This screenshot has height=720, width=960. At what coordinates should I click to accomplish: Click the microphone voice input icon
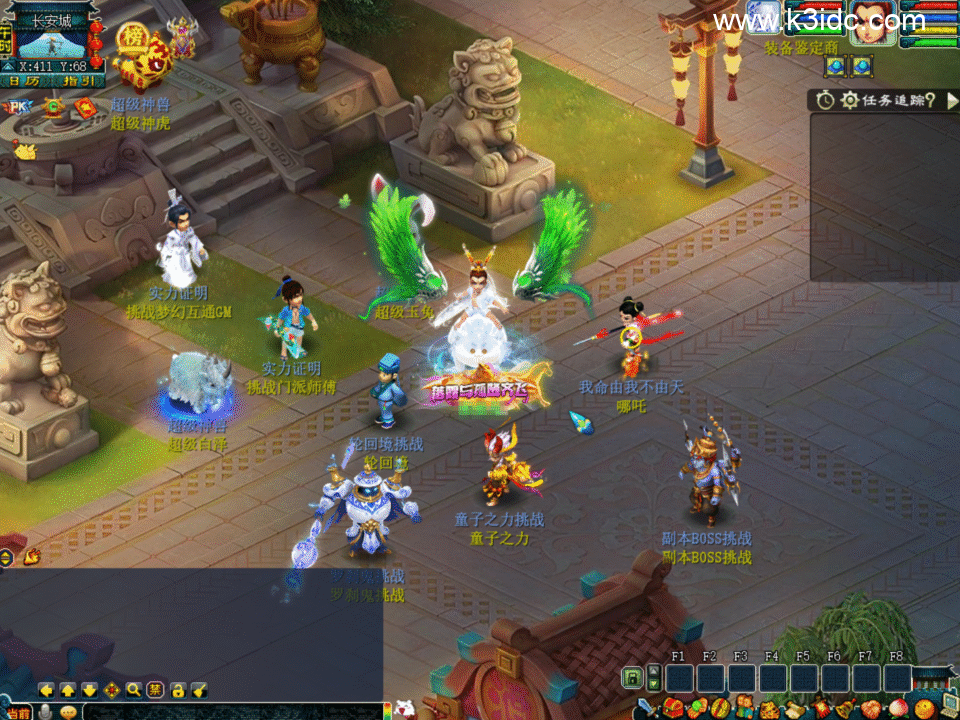click(44, 712)
